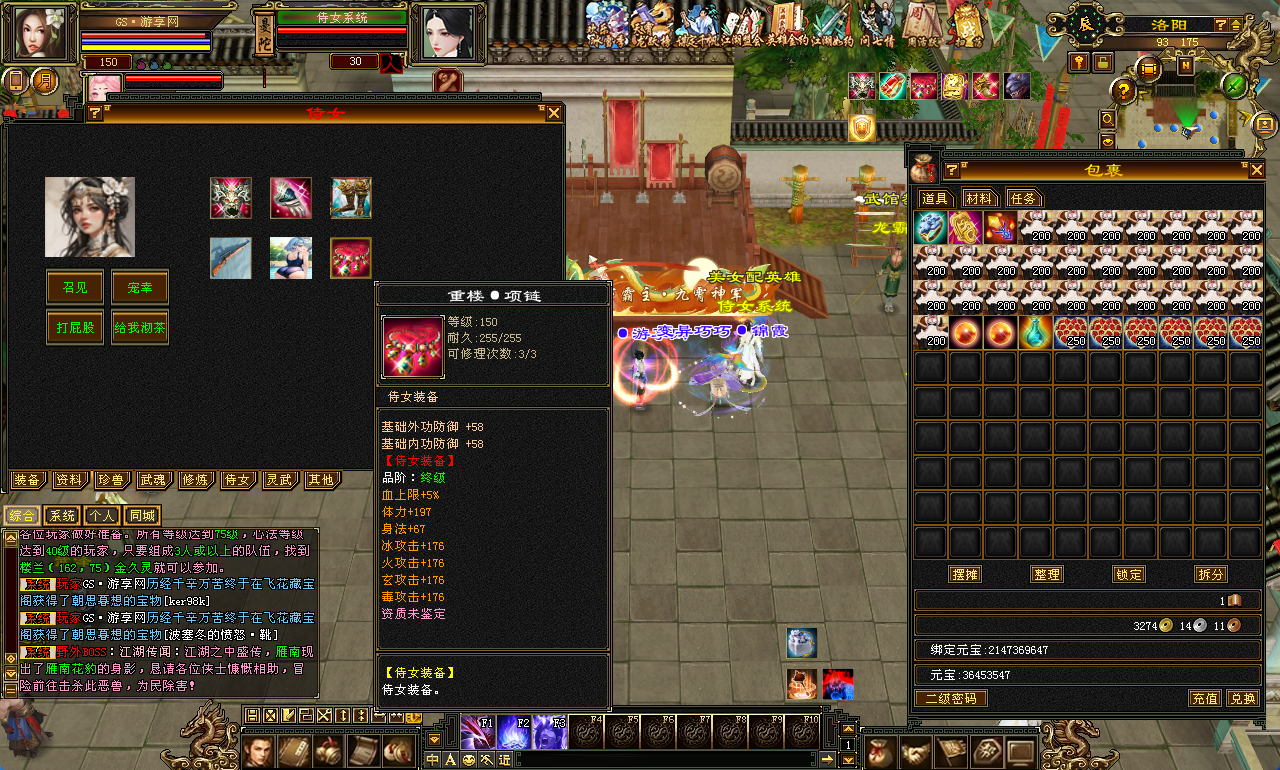Close the 侍女 panel
The height and width of the screenshot is (770, 1280).
click(x=553, y=113)
